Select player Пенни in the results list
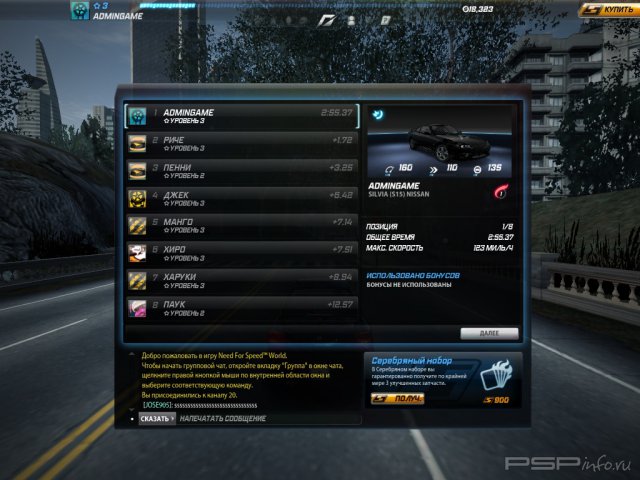The width and height of the screenshot is (640, 480). 242,171
